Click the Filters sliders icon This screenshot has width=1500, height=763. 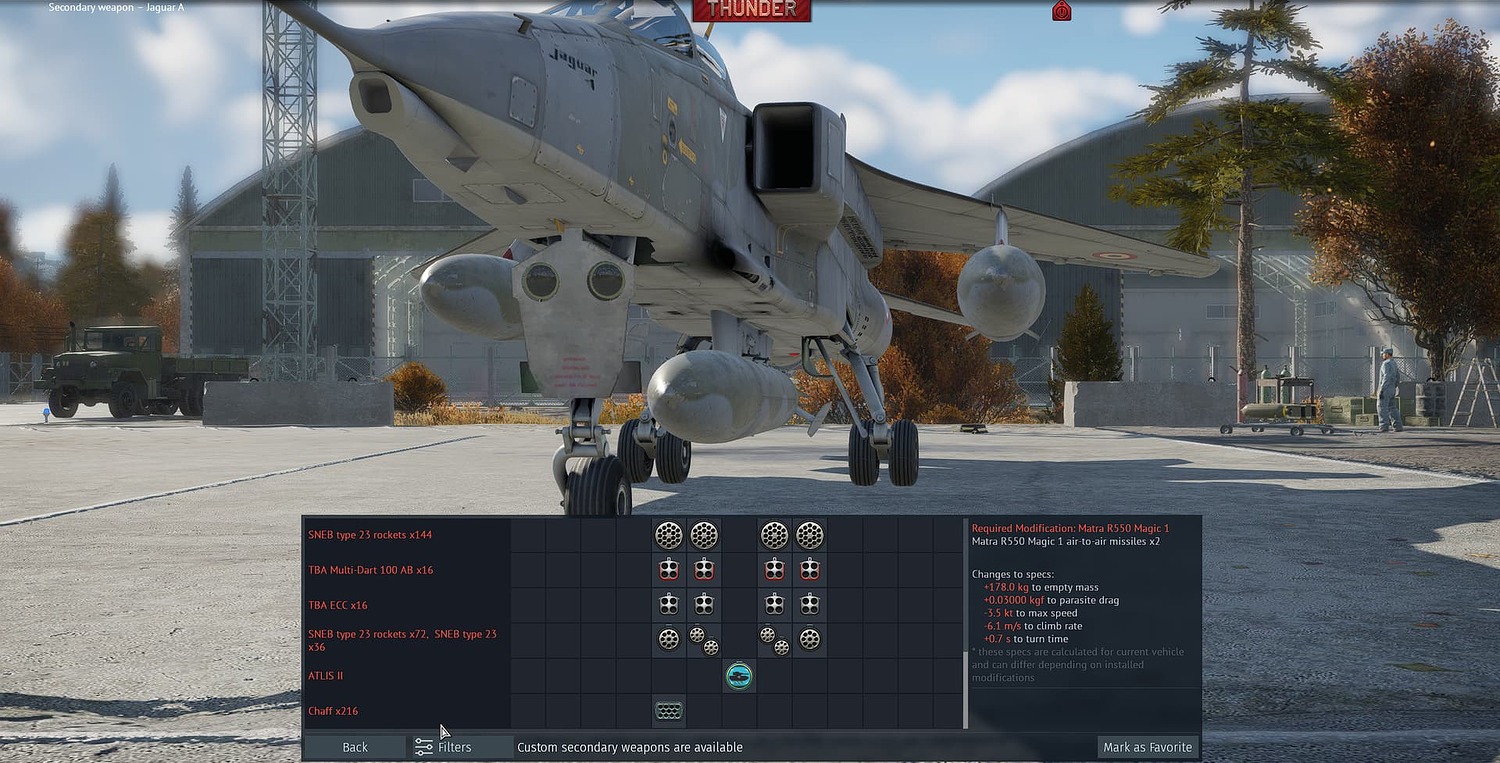click(x=424, y=746)
